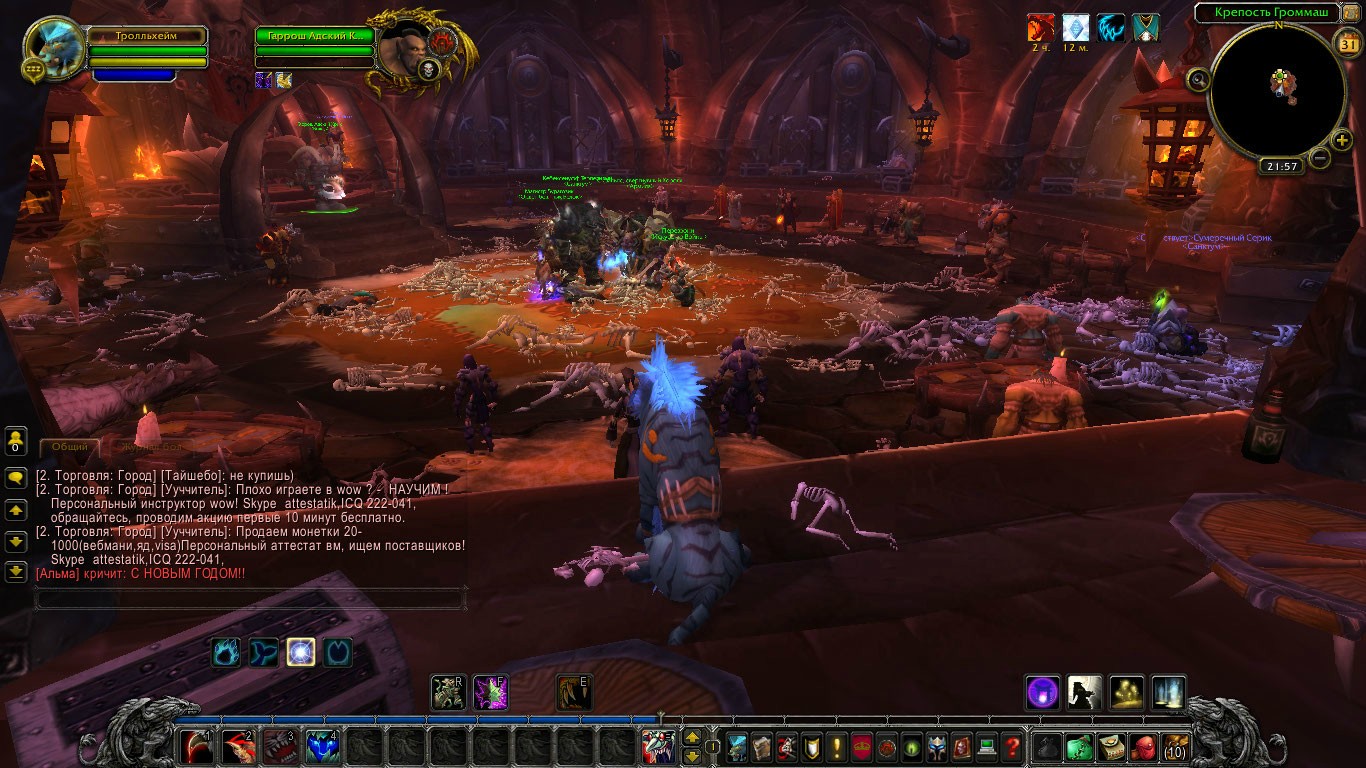
Task: Zoom out the minimap
Action: pos(1320,158)
